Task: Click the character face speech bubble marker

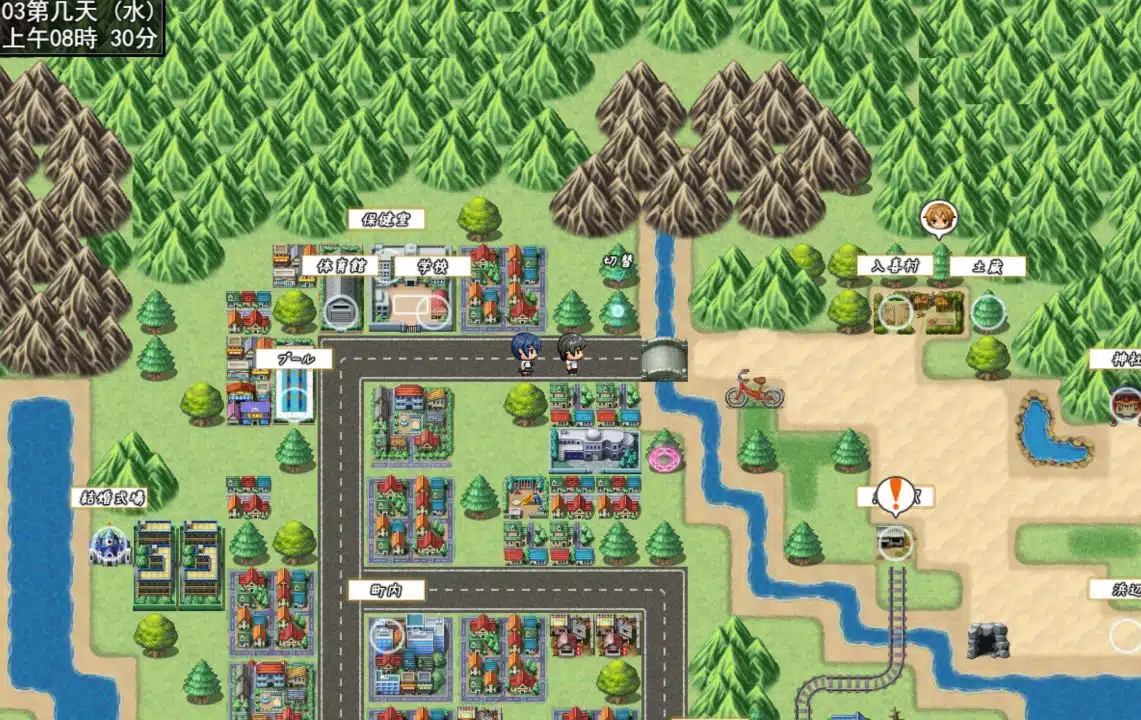Action: pyautogui.click(x=938, y=219)
